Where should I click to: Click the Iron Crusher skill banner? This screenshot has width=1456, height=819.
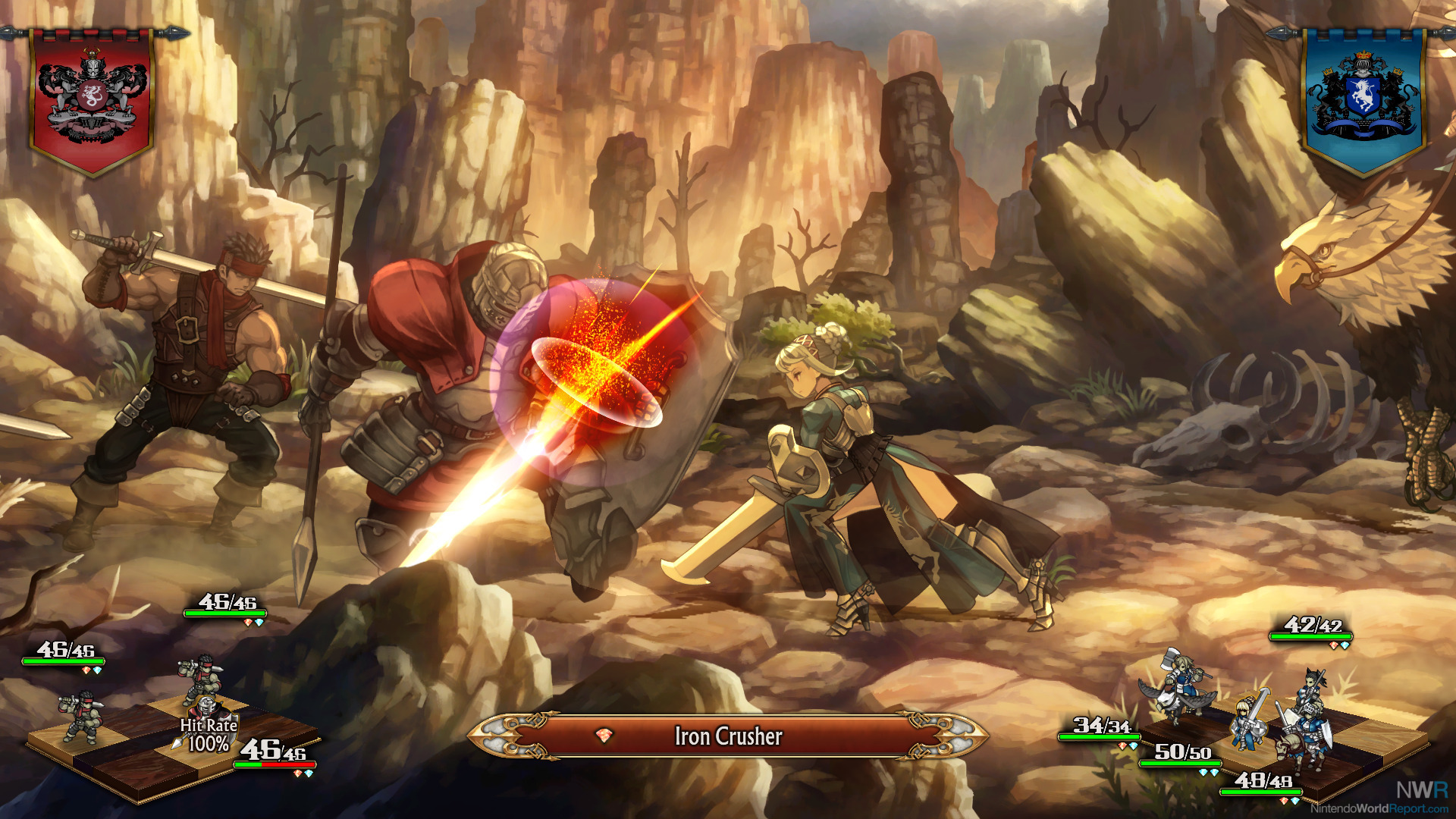click(728, 736)
